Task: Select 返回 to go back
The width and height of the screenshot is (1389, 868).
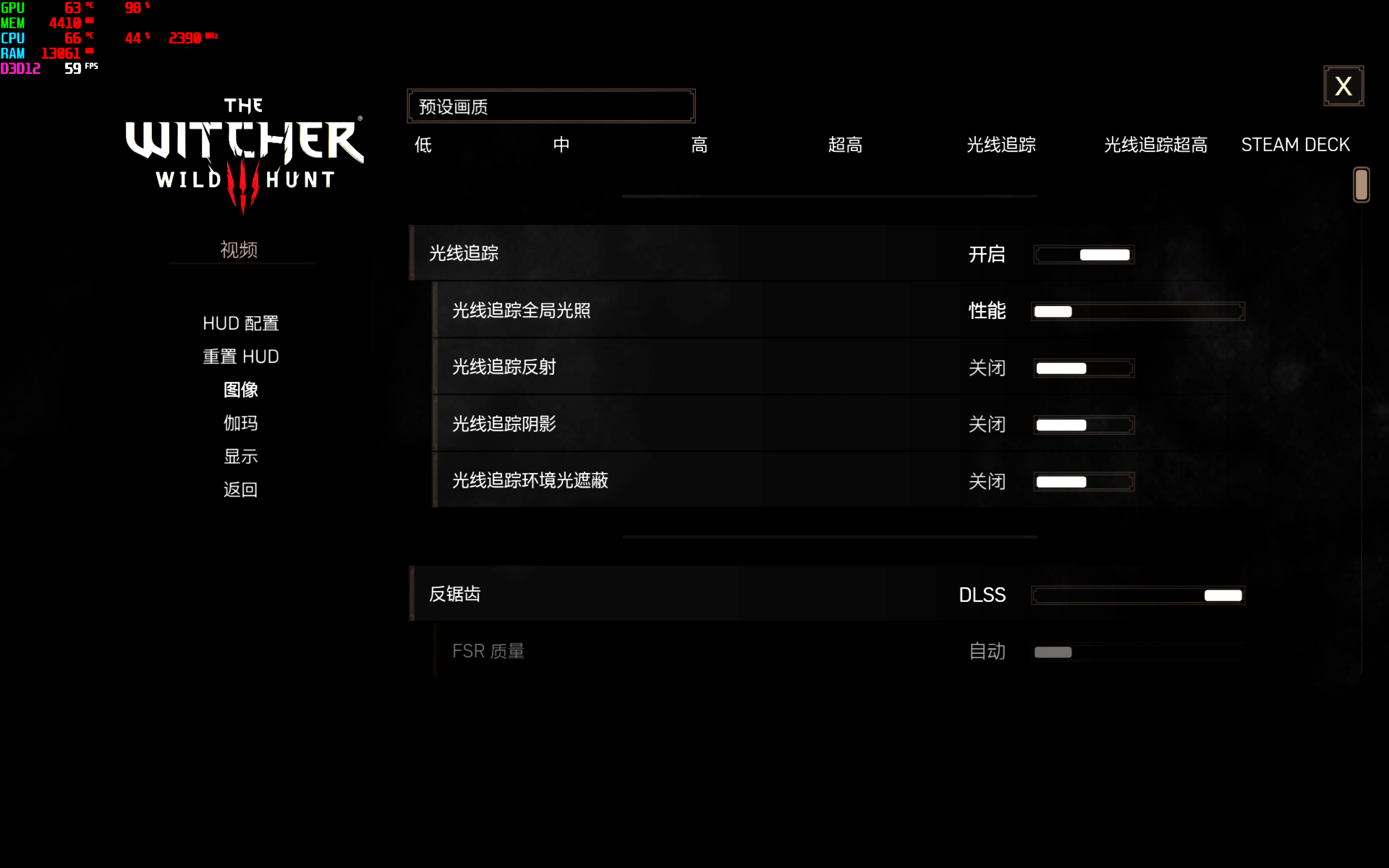Action: (x=240, y=489)
